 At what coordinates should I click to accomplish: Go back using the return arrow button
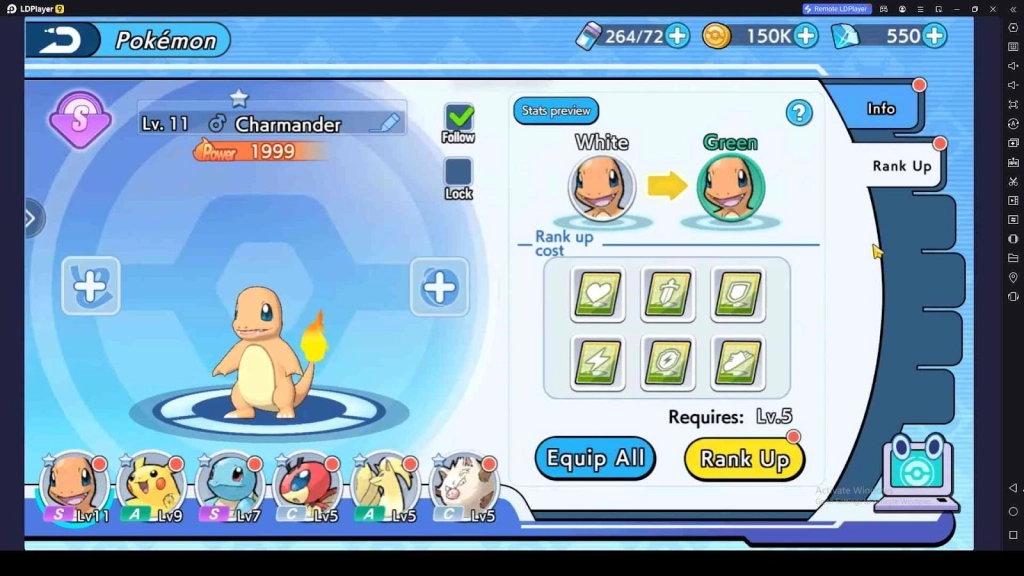point(61,40)
